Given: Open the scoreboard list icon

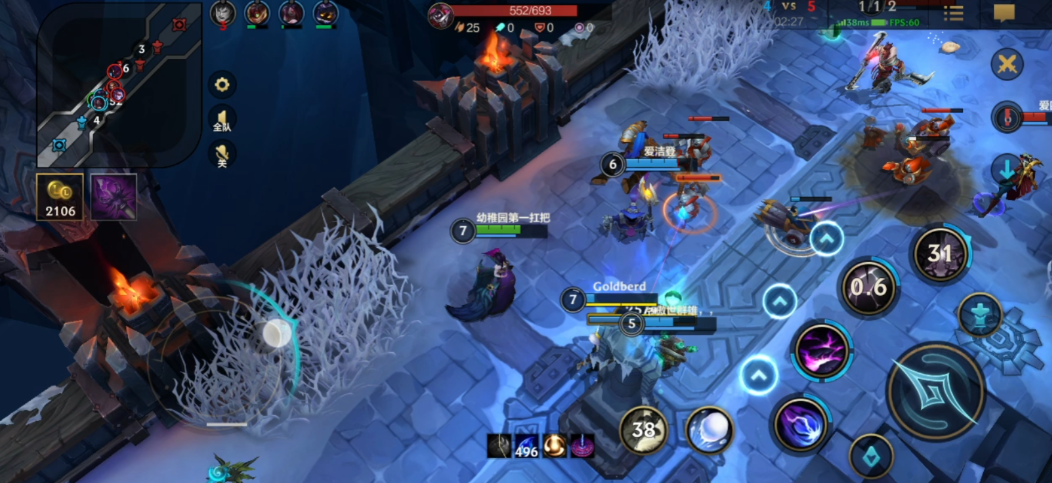Looking at the screenshot, I should [x=954, y=13].
